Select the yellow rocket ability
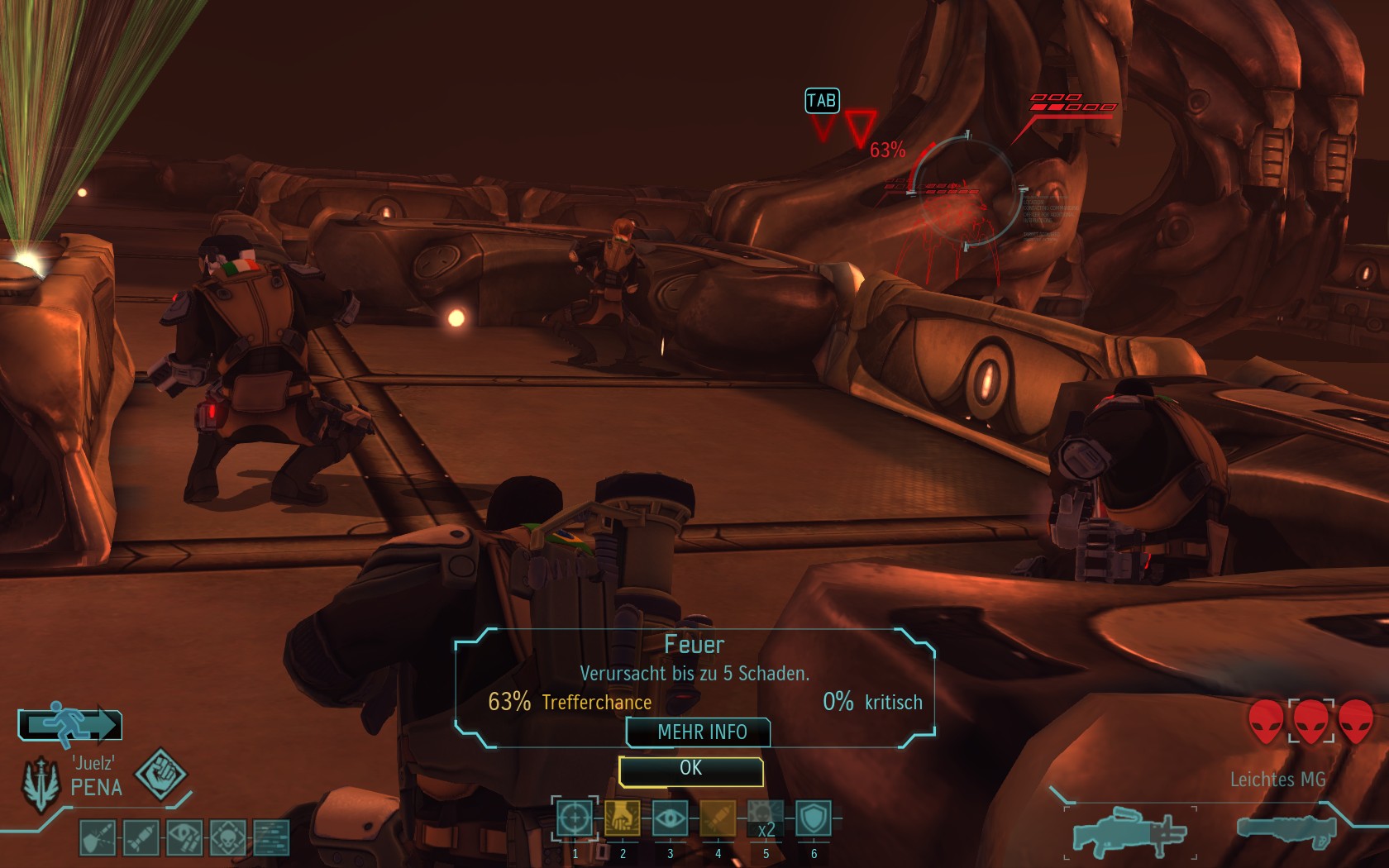The height and width of the screenshot is (868, 1389). tap(718, 818)
